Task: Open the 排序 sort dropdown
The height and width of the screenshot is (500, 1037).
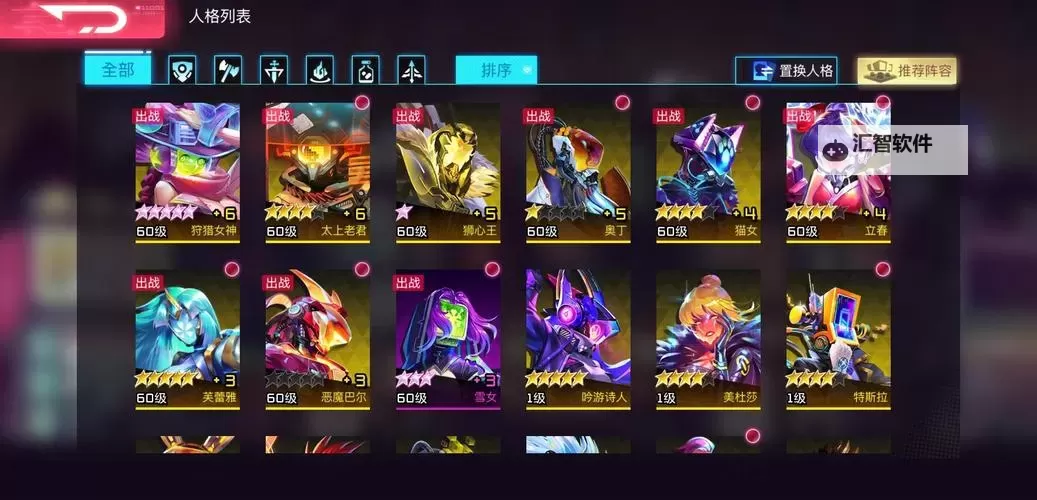Action: point(496,70)
